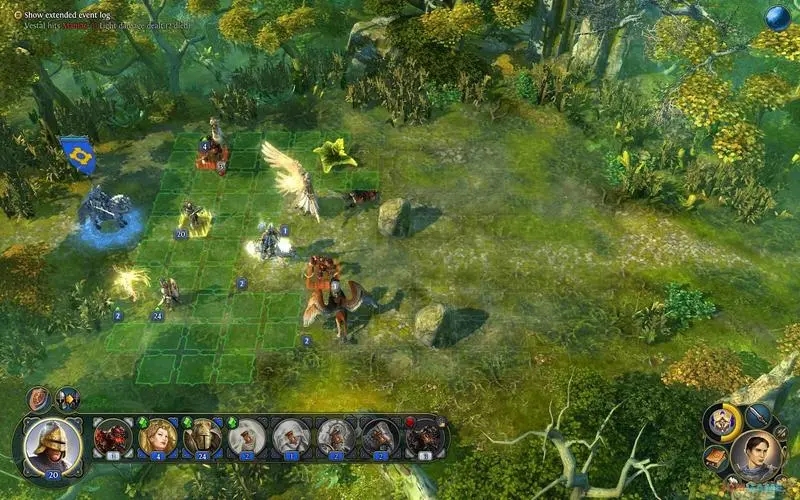800x500 pixels.
Task: Select the armored unit portrait numbered 24
Action: [x=200, y=436]
